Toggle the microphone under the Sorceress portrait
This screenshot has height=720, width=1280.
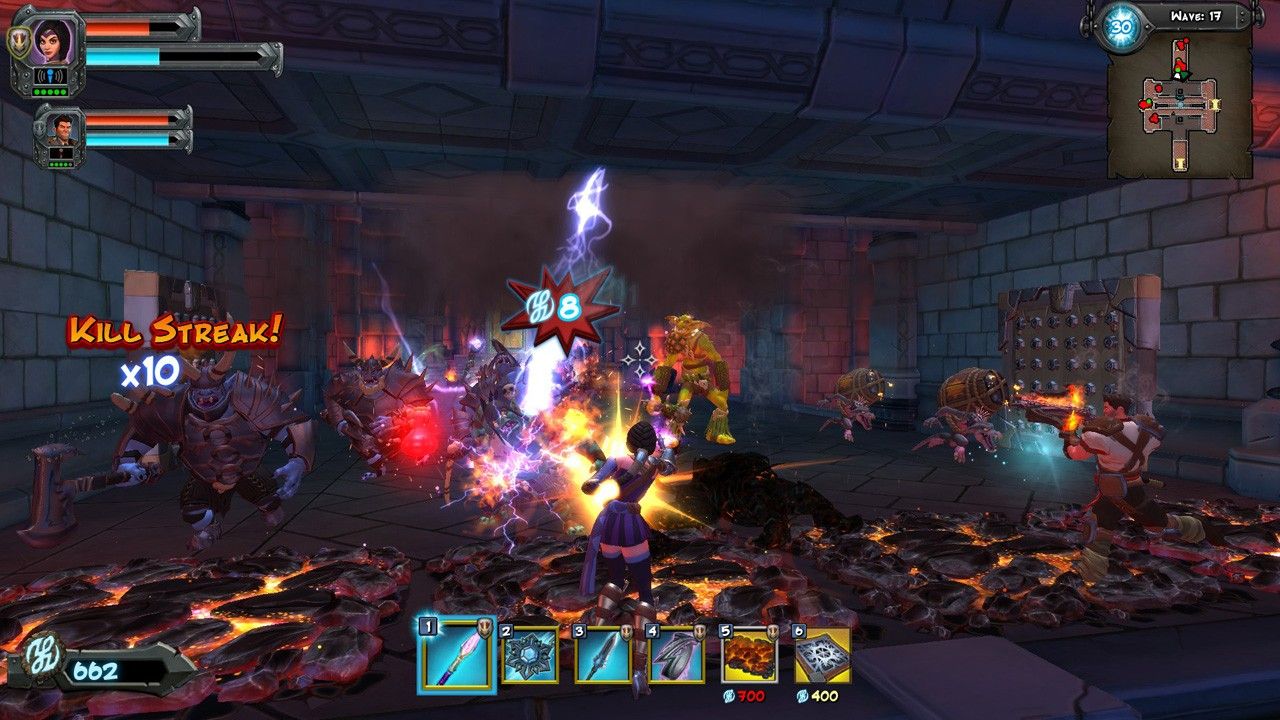50,75
